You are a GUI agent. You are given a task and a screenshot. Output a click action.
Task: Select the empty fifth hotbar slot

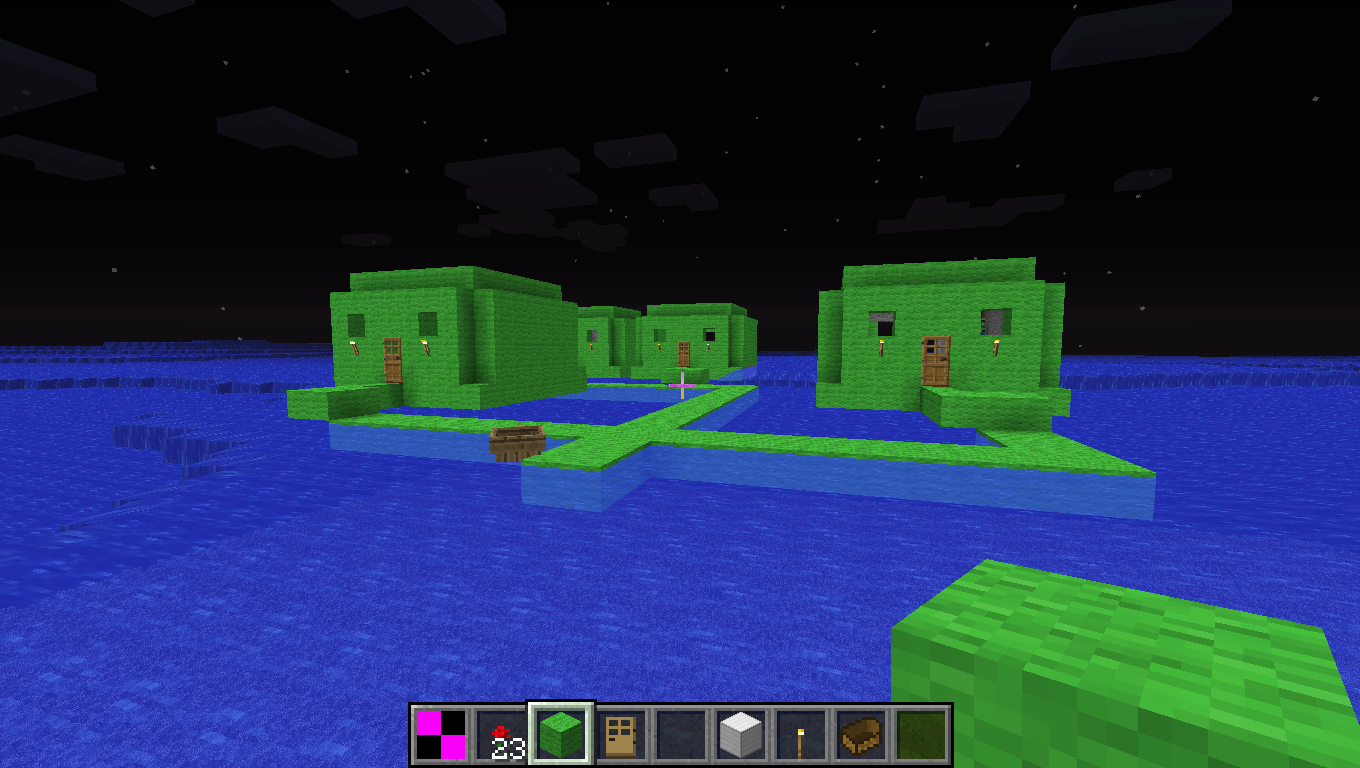click(680, 734)
